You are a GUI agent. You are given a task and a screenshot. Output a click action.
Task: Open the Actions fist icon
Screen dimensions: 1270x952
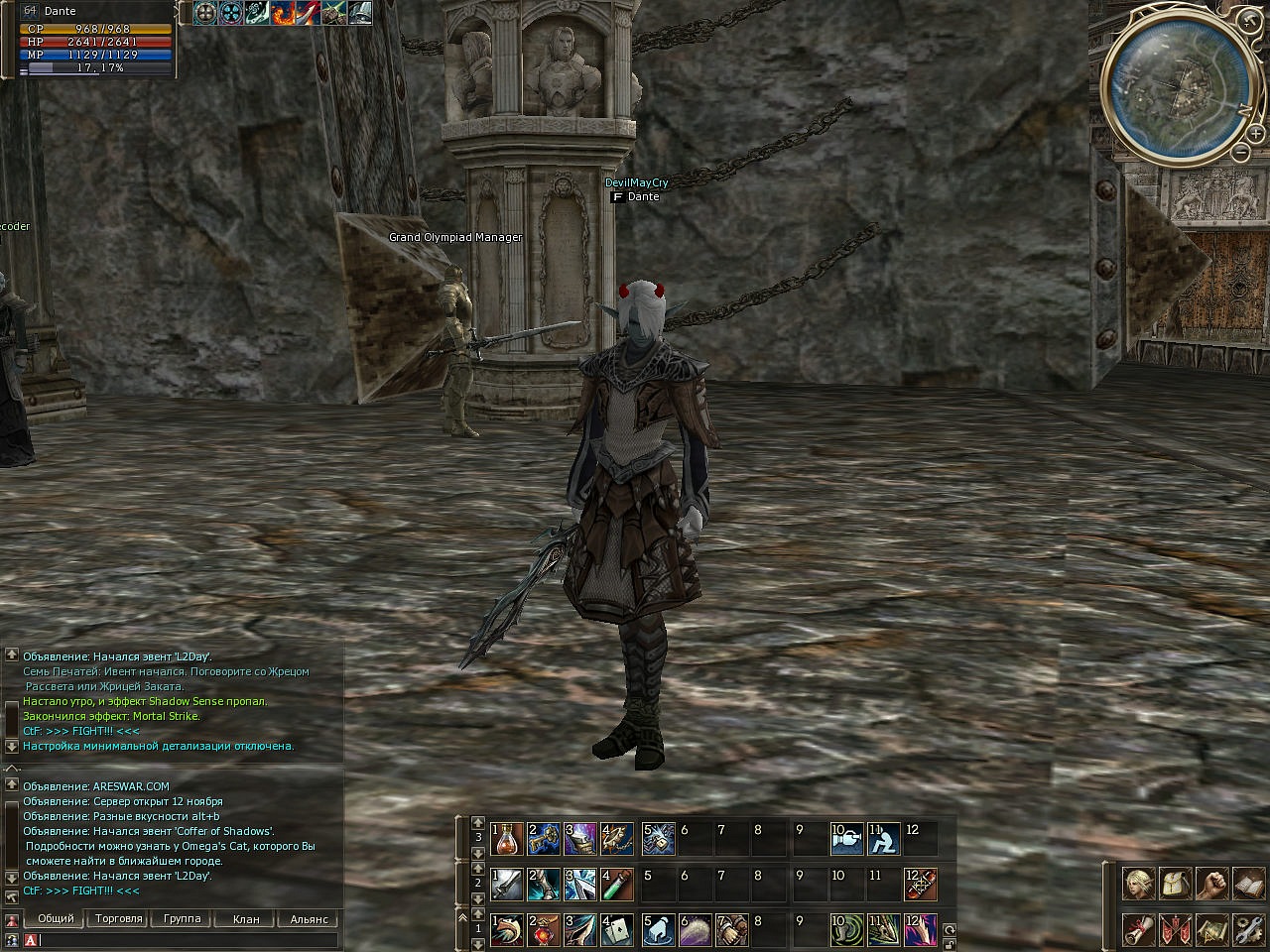coord(1211,883)
